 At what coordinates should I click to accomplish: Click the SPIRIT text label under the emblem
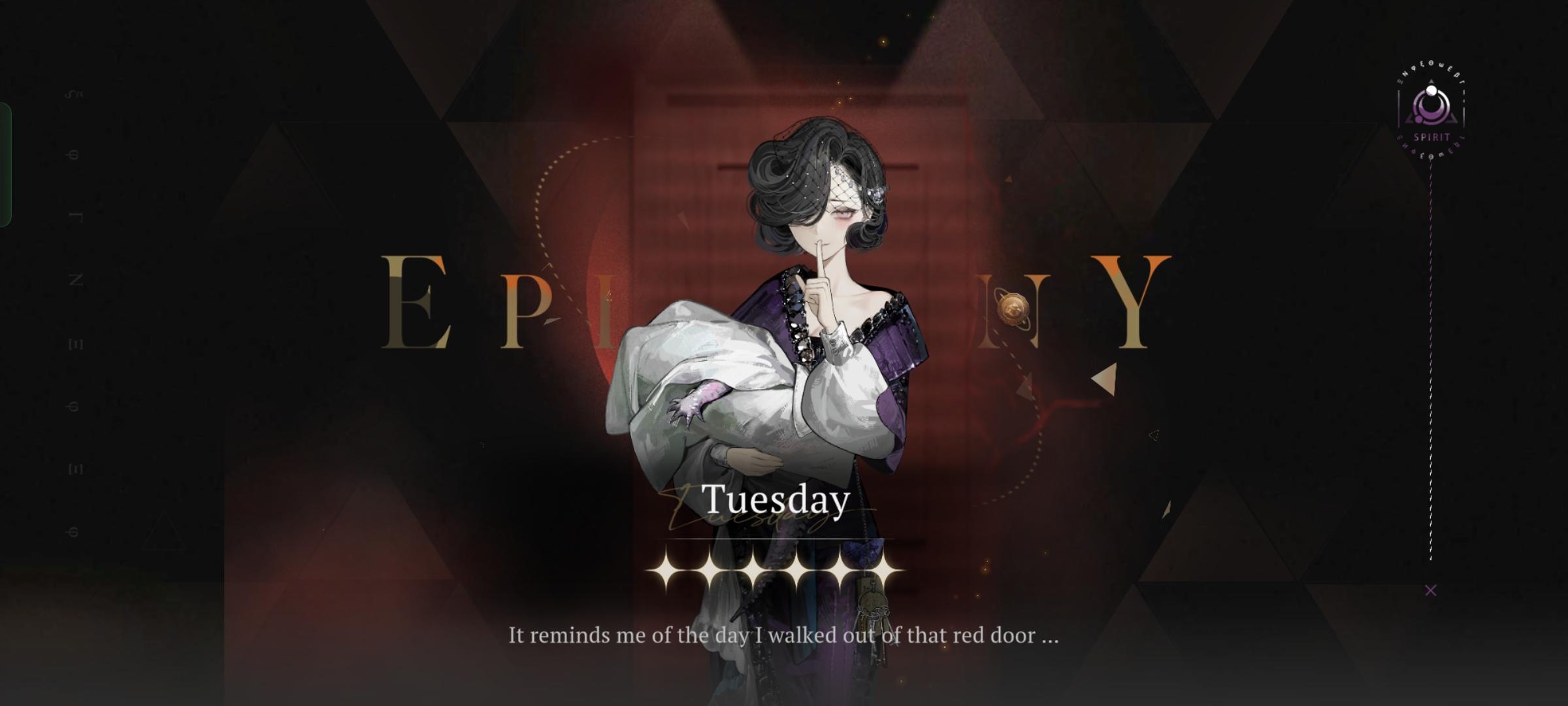point(1432,137)
